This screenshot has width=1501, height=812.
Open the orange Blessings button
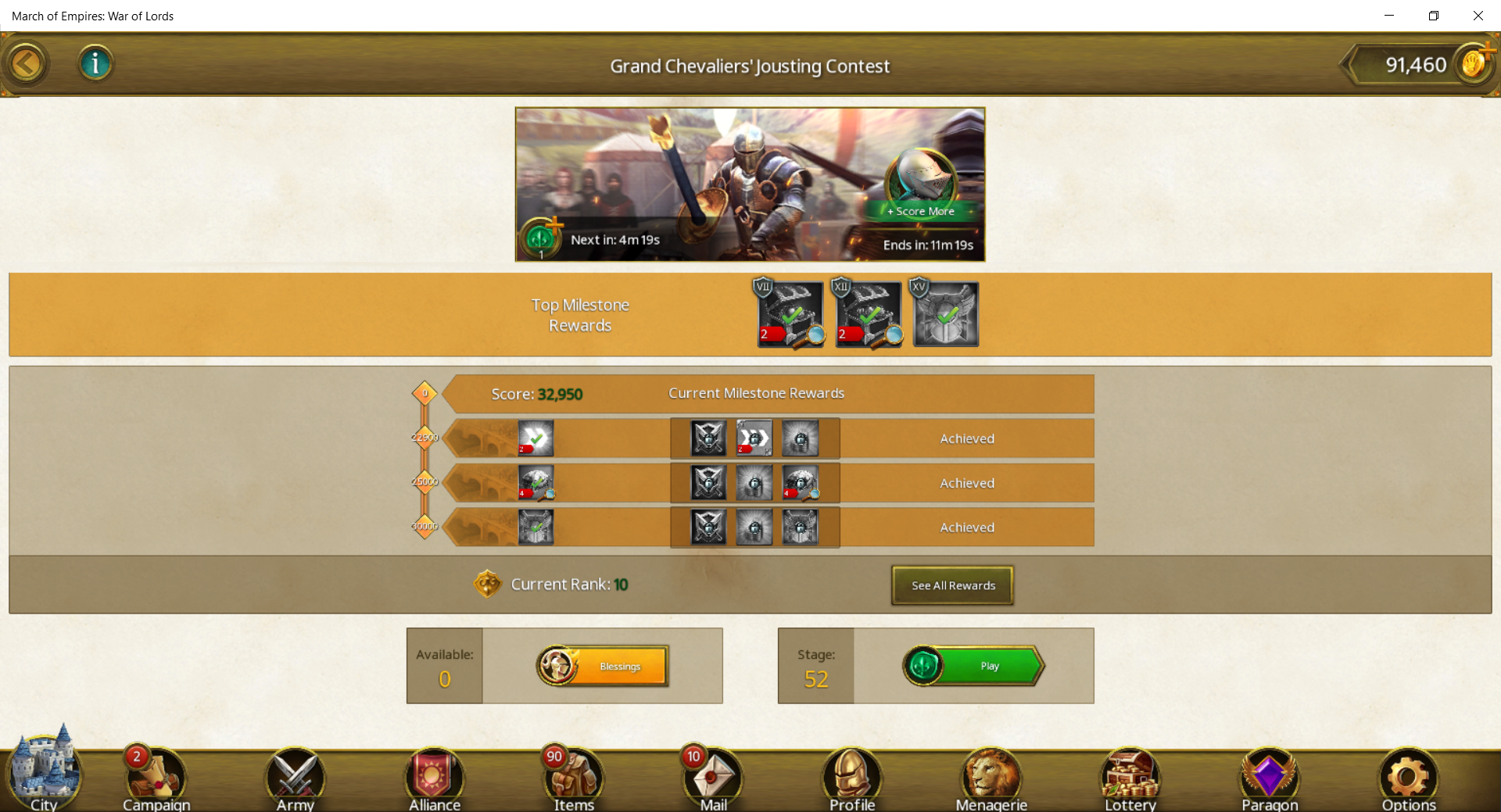click(604, 666)
